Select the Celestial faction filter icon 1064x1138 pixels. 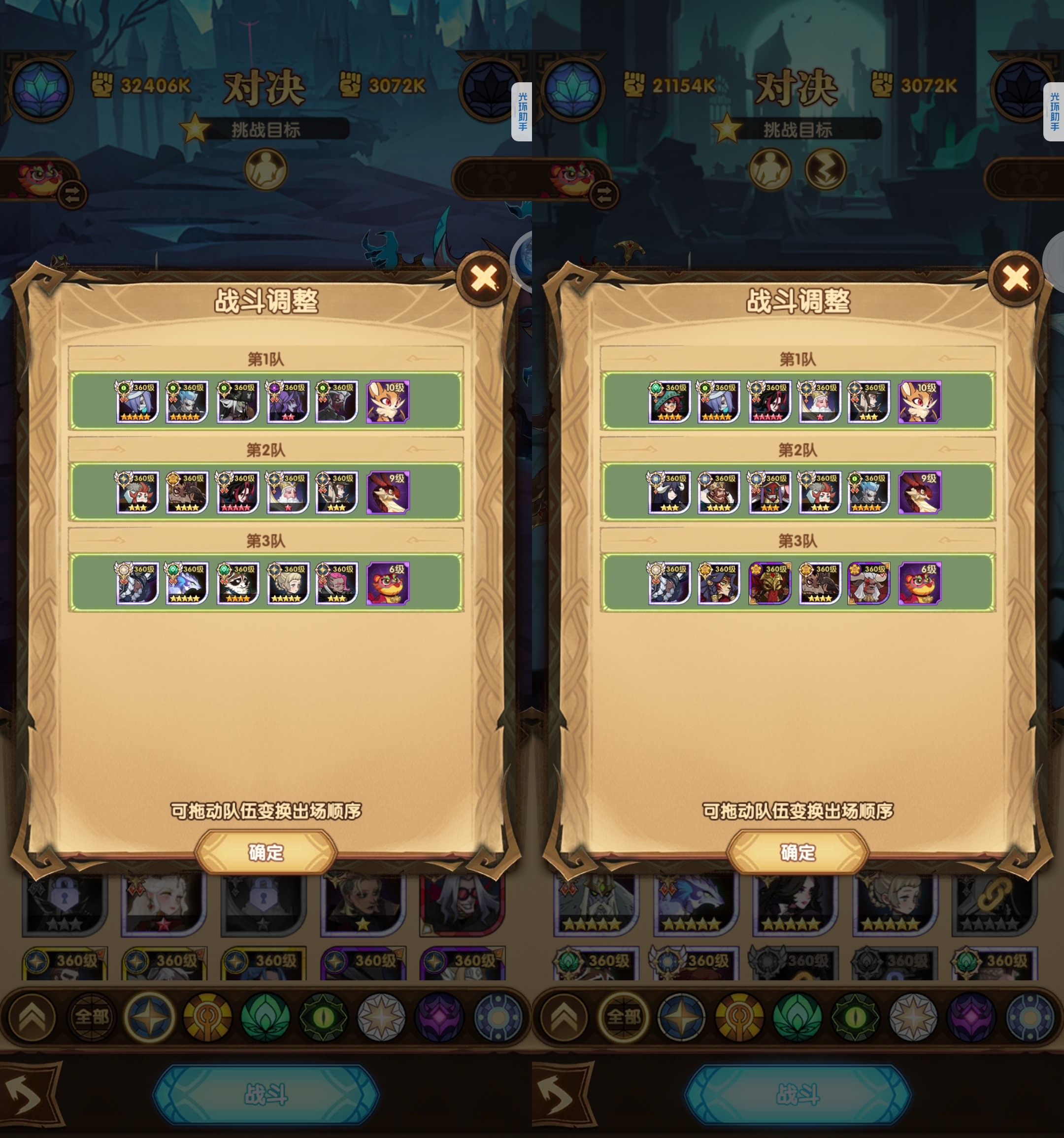point(381,1018)
